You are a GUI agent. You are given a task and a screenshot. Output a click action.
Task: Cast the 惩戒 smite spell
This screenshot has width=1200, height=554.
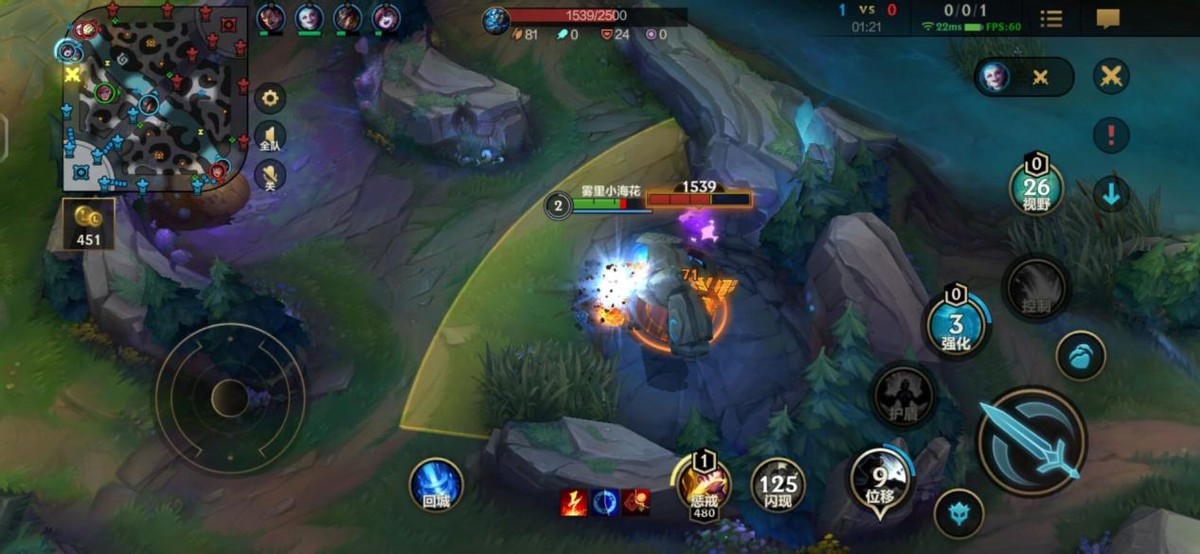(704, 484)
